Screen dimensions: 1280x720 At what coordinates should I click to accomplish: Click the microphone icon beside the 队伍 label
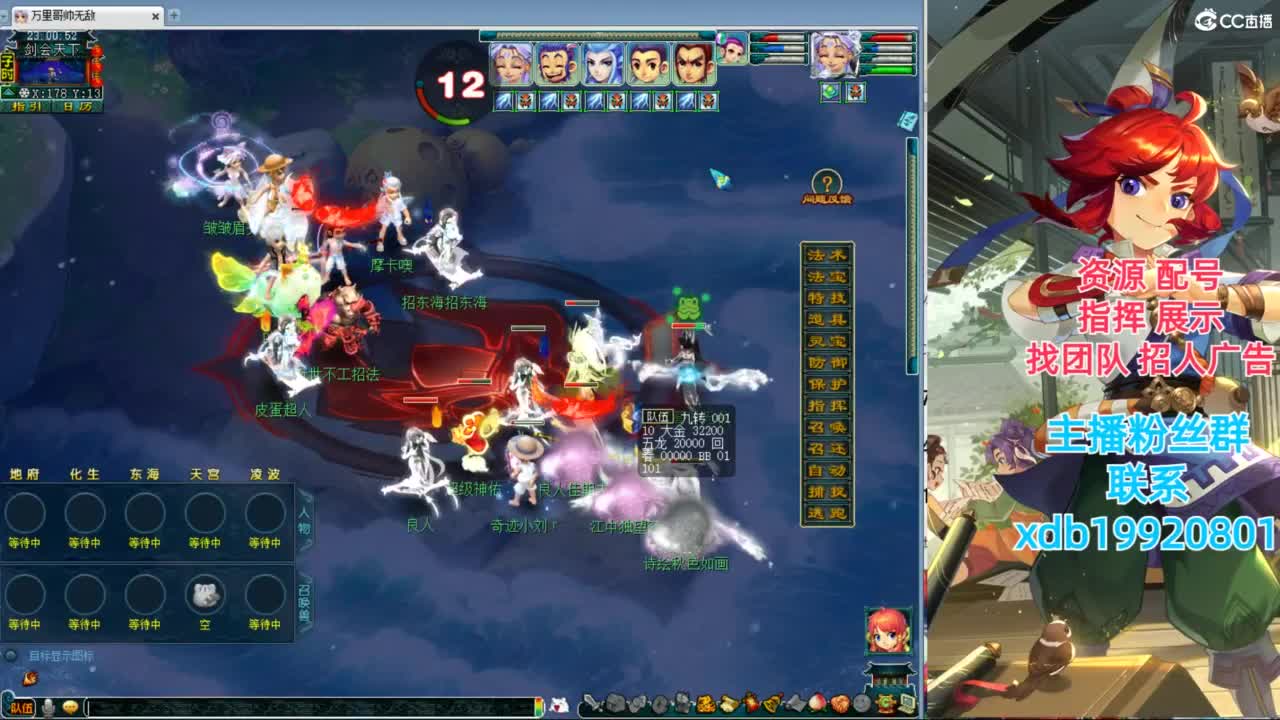pos(48,707)
